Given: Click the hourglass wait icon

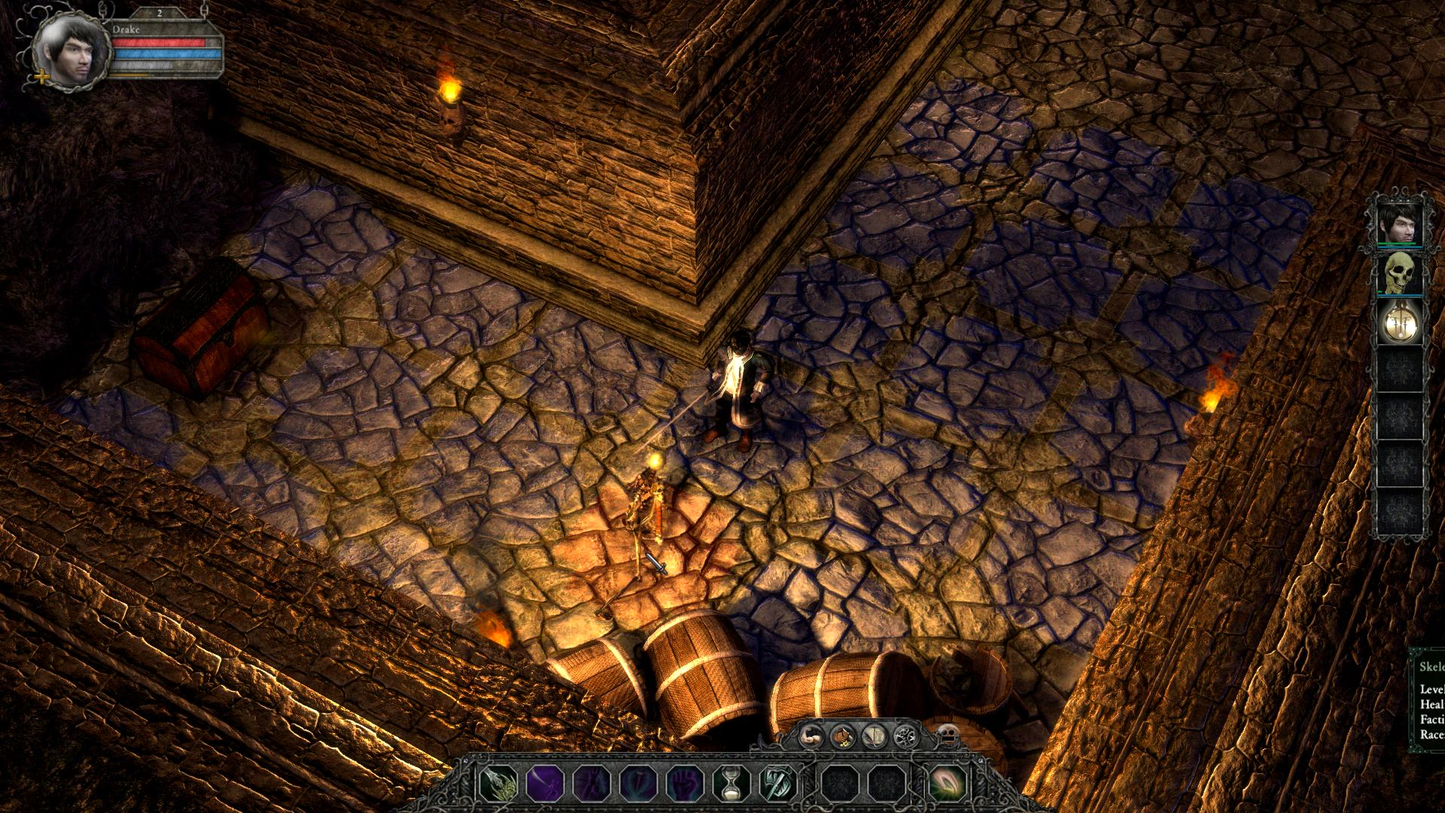Looking at the screenshot, I should 731,783.
